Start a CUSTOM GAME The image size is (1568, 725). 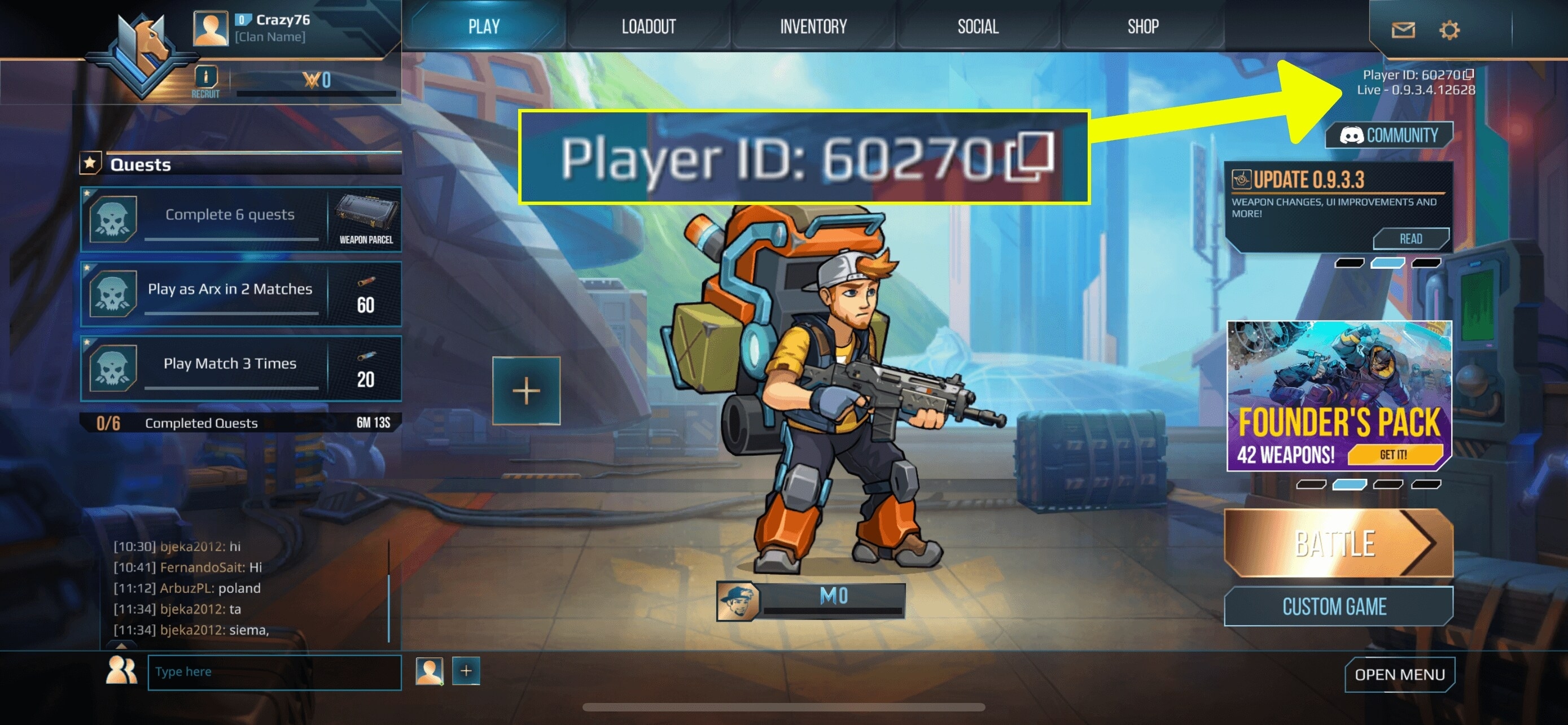coord(1337,606)
